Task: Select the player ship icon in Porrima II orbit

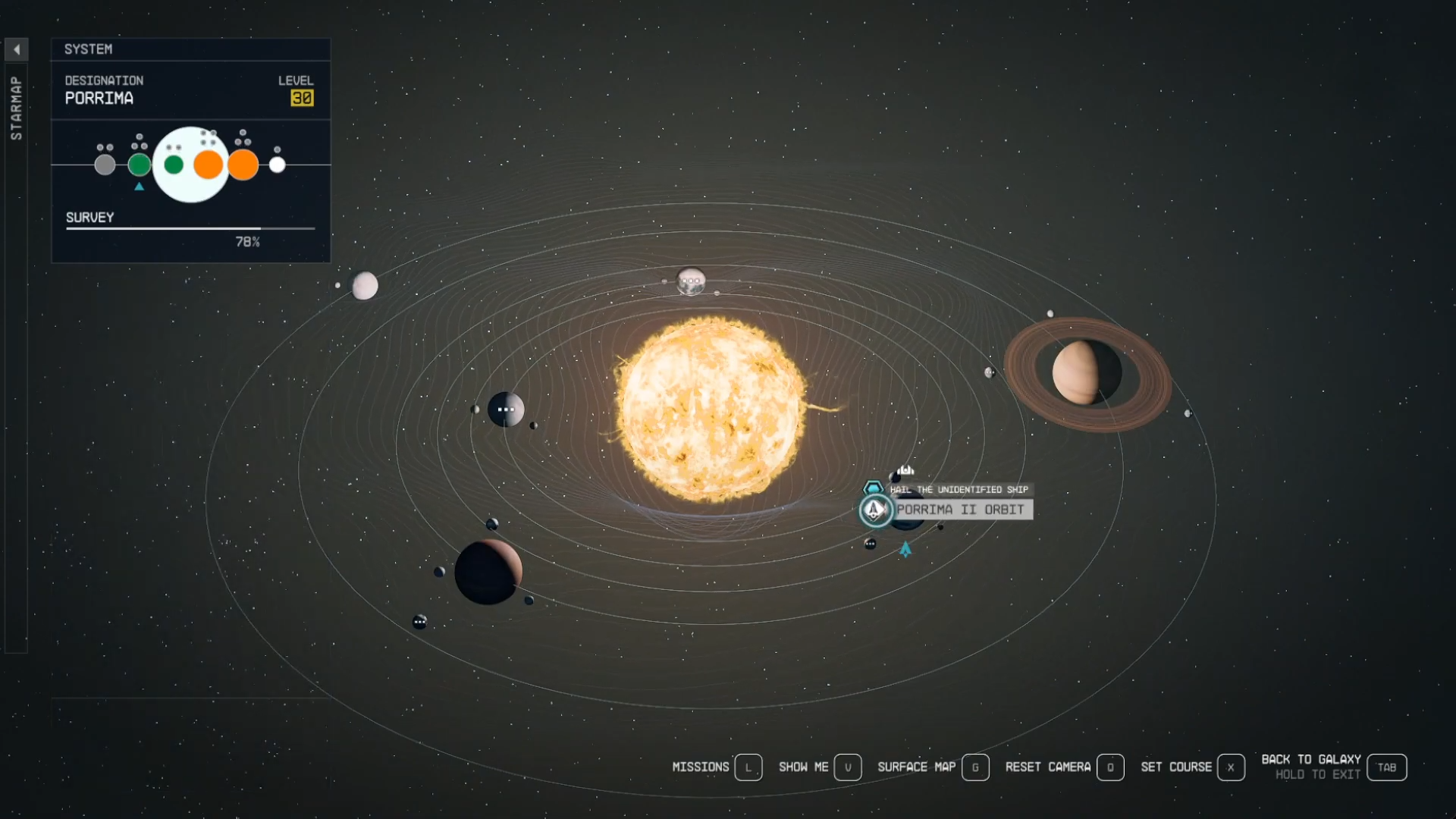Action: pos(874,510)
